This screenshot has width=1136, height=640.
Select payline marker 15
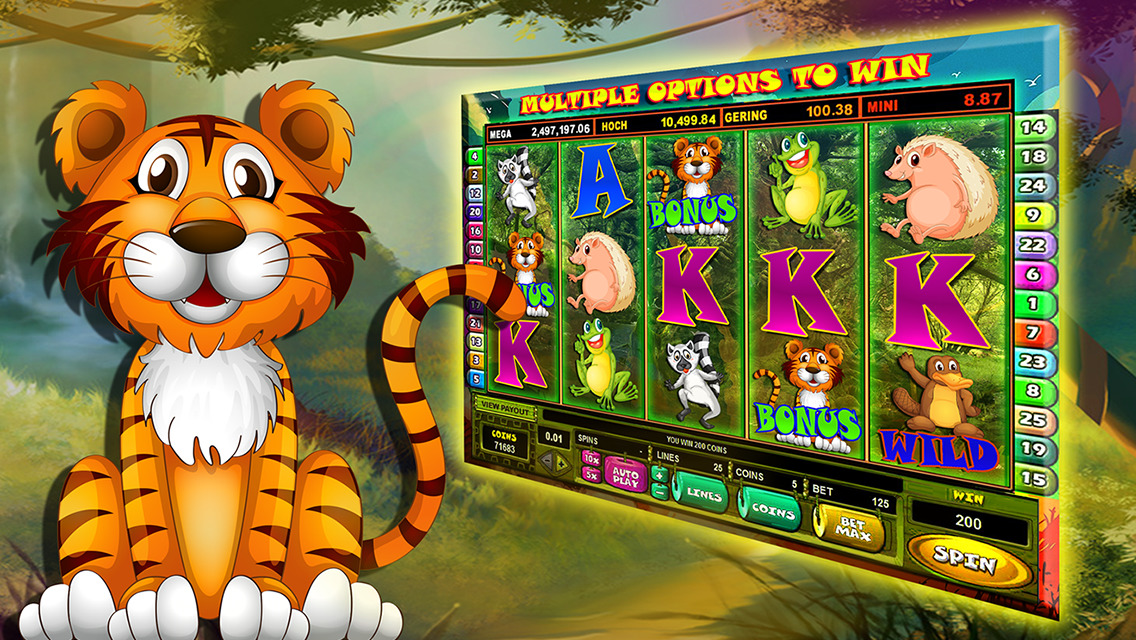pos(1035,479)
